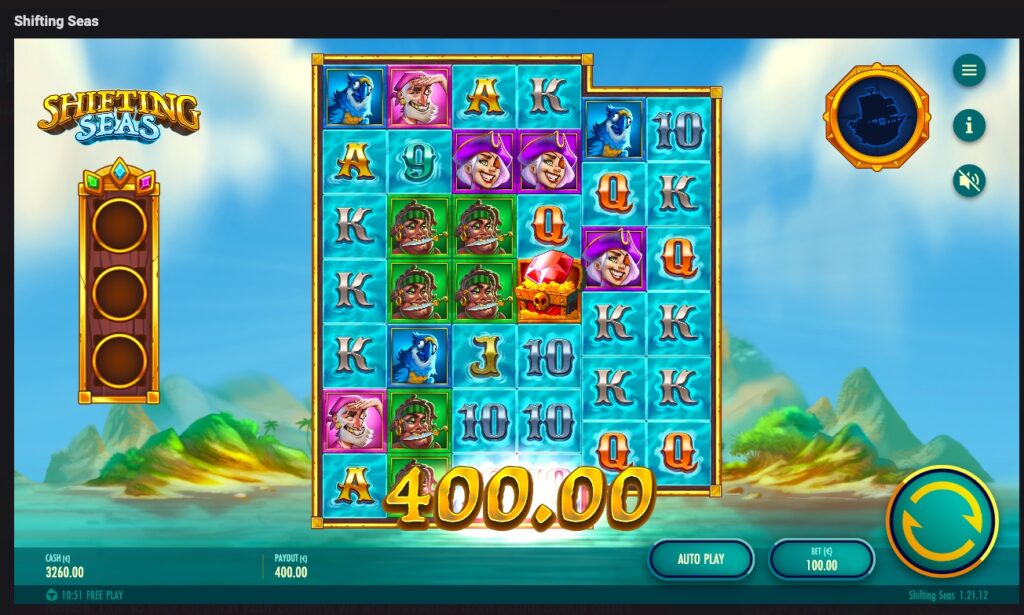1024x615 pixels.
Task: Open the hamburger menu
Action: pyautogui.click(x=968, y=70)
